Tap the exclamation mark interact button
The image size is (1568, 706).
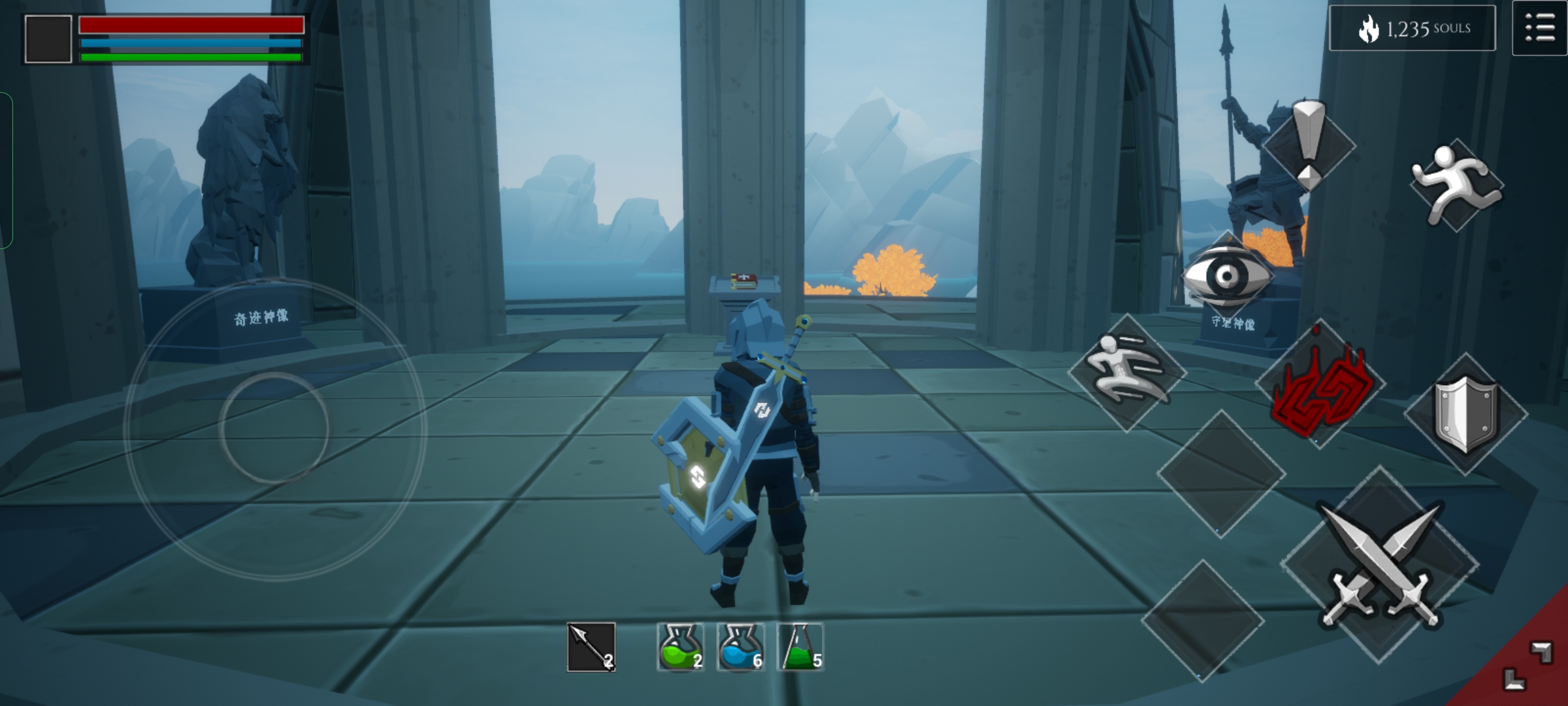1309,145
